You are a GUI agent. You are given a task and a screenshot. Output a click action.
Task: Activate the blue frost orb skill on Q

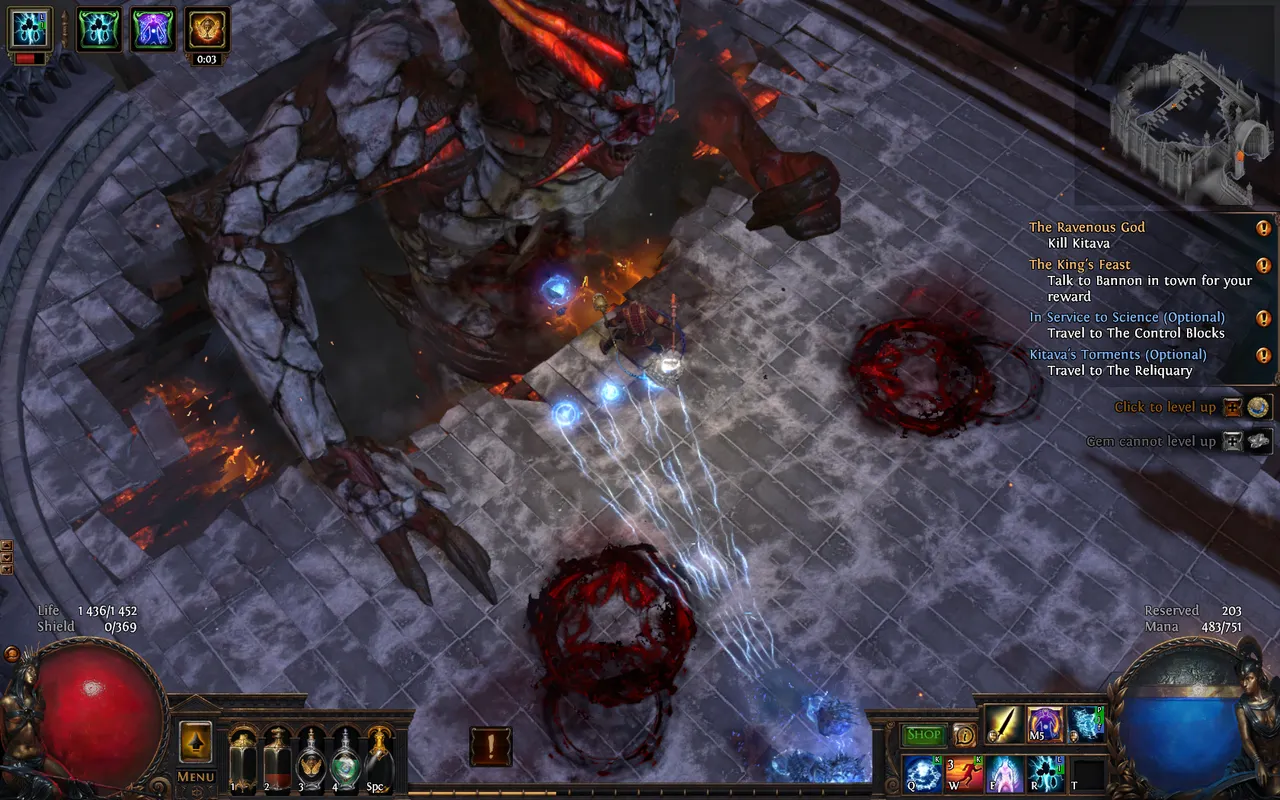pos(922,774)
